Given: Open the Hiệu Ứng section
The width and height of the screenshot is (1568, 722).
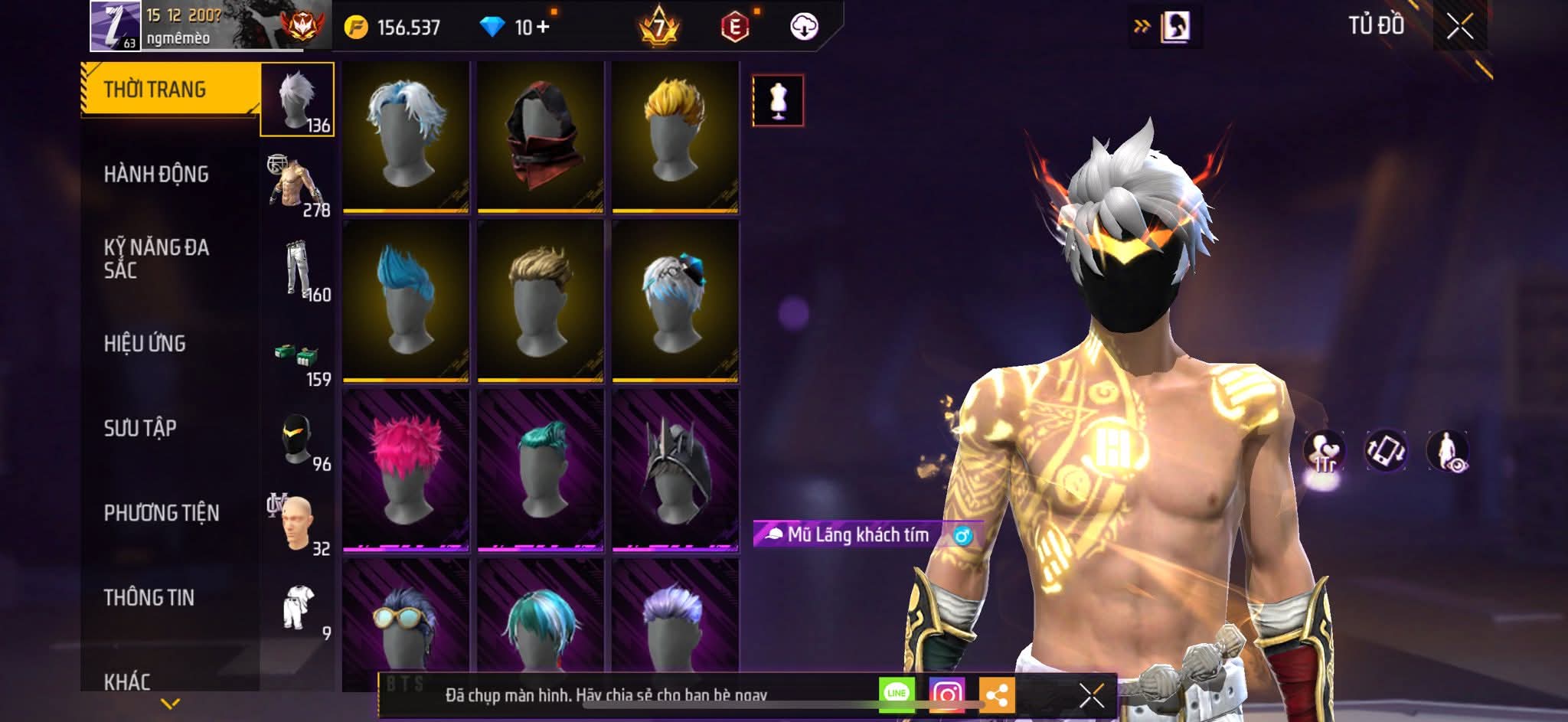Looking at the screenshot, I should 145,344.
